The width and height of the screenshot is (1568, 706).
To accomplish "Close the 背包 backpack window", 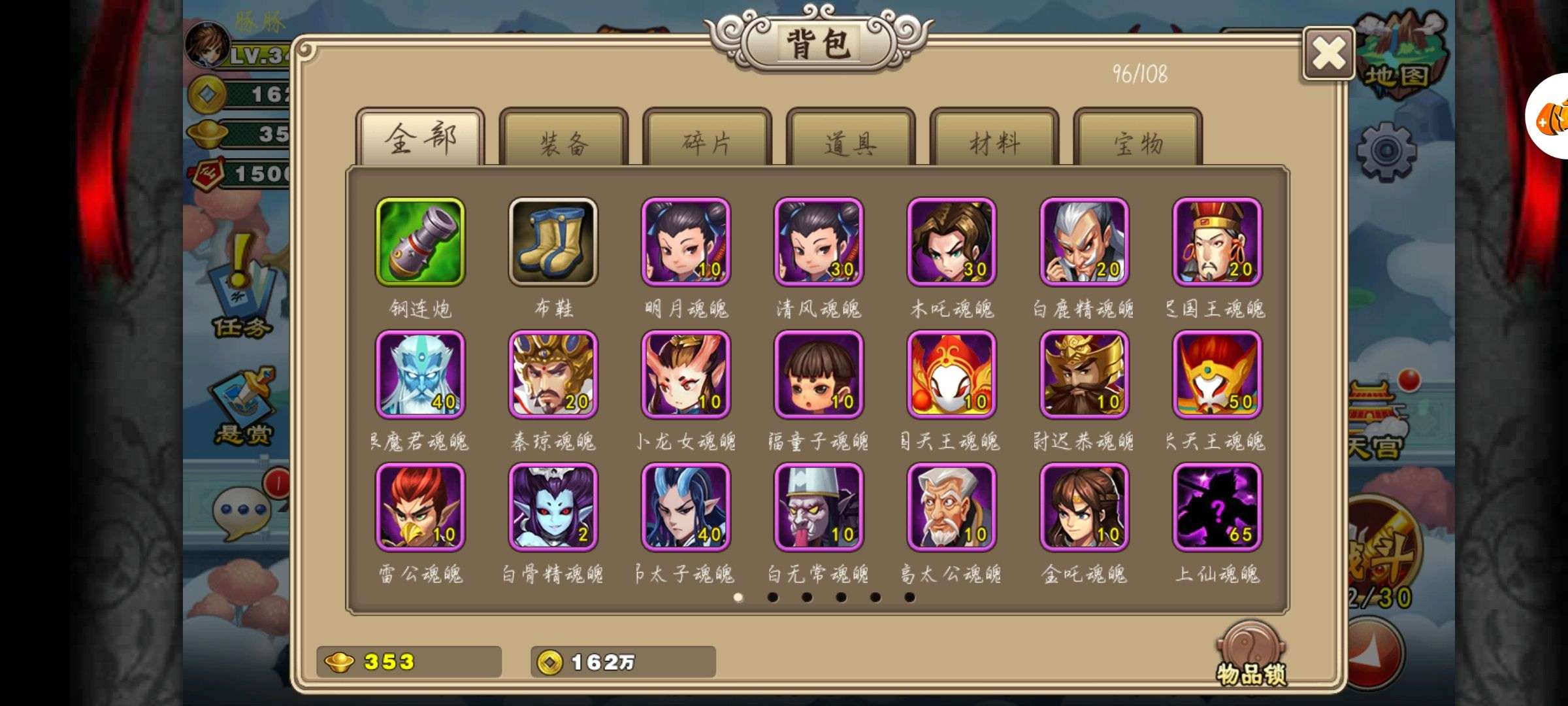I will tap(1328, 54).
